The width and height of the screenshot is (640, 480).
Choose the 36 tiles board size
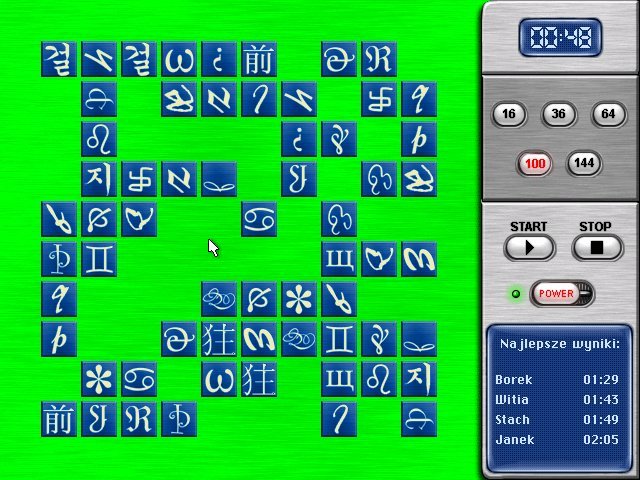(x=559, y=115)
